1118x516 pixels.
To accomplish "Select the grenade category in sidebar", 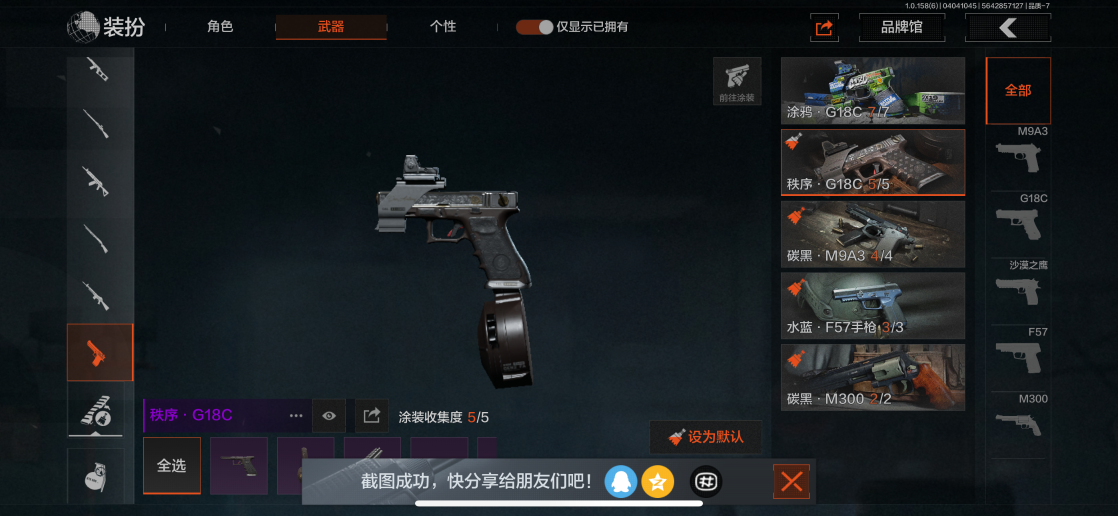I will (100, 478).
